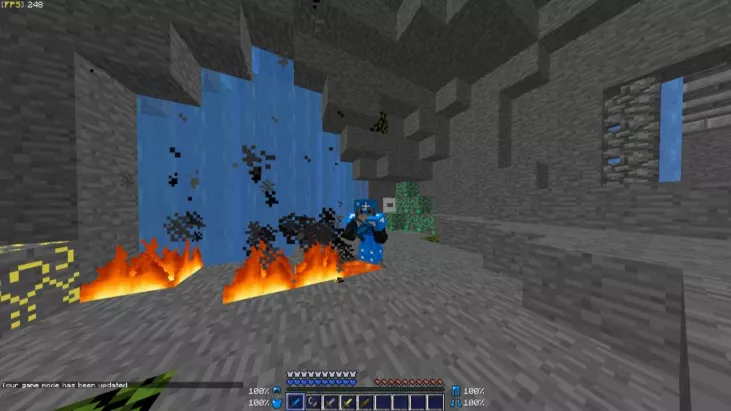Choose the gray iron sword hotbar slot
The image size is (731, 411).
click(329, 403)
